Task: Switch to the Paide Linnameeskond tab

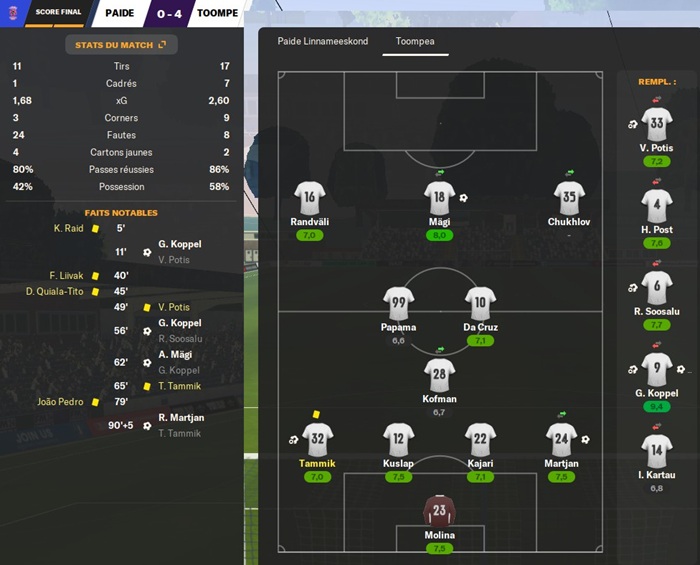Action: (x=322, y=42)
